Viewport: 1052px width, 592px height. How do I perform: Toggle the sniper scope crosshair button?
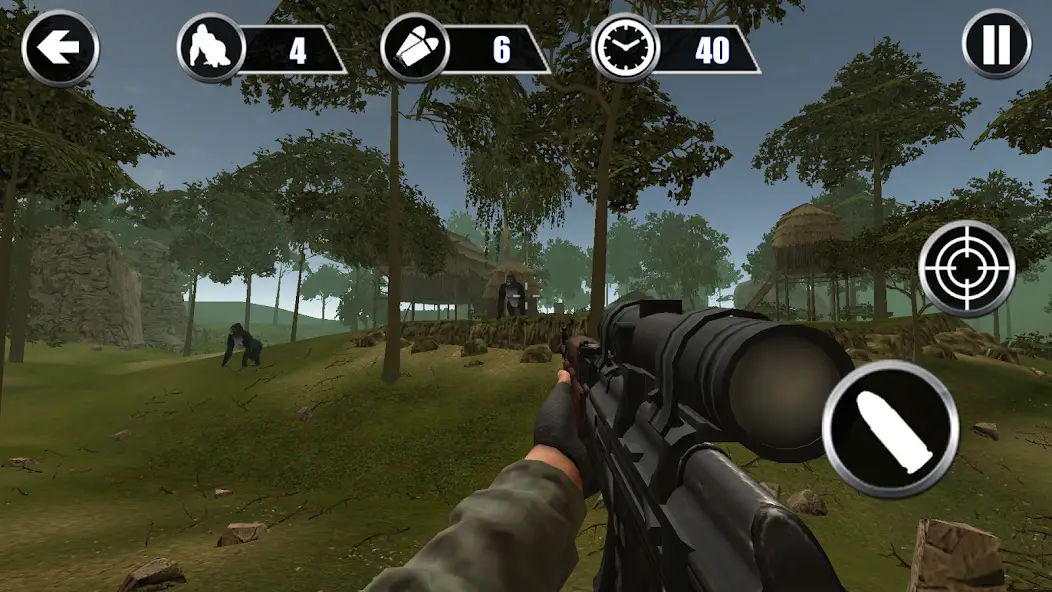click(967, 268)
